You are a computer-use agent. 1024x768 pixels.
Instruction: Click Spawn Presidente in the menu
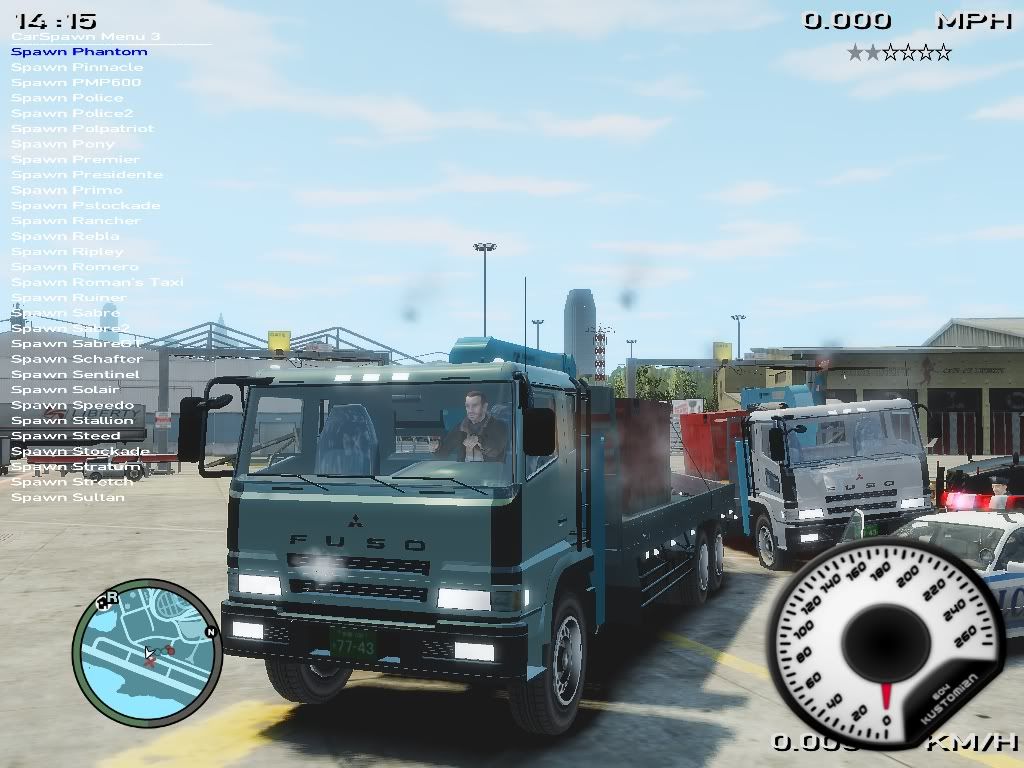[87, 175]
